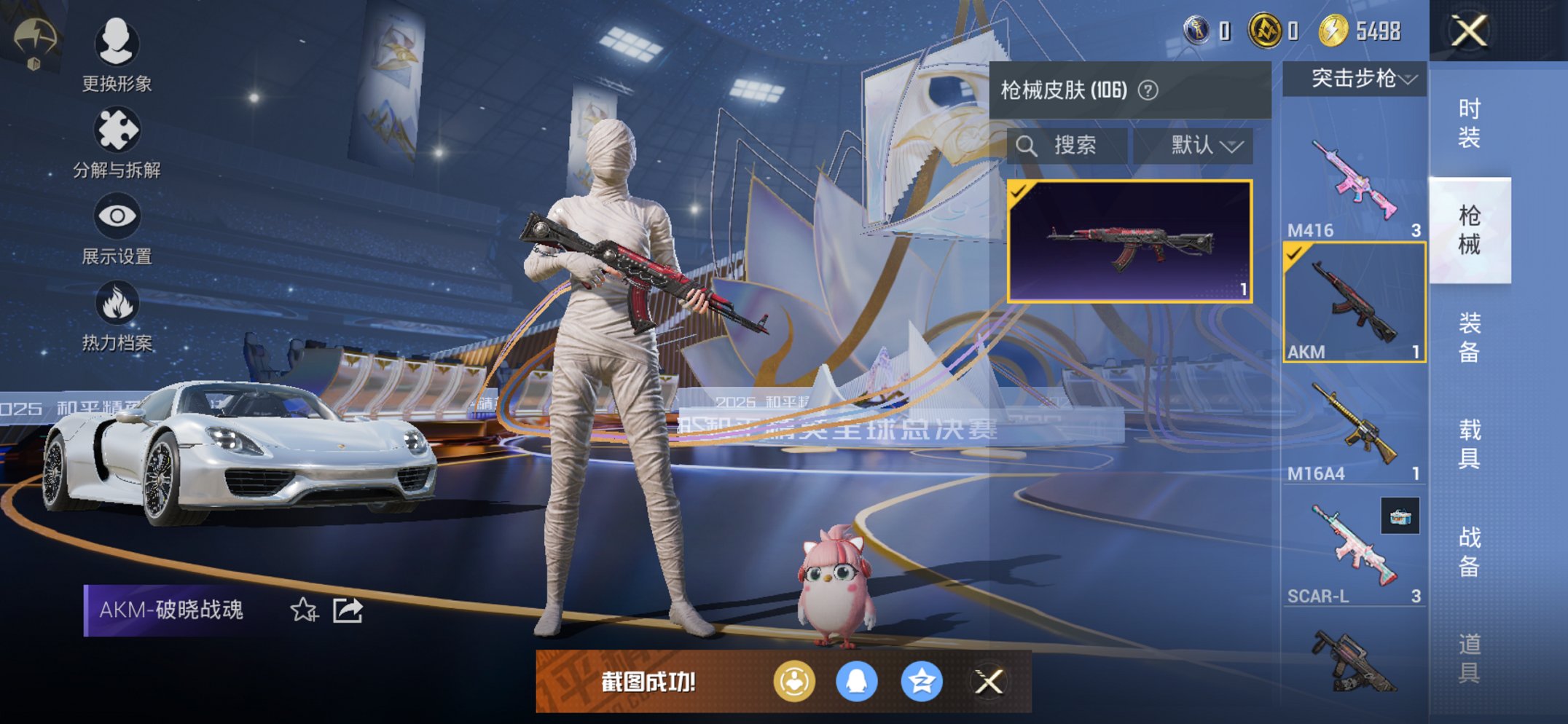Share the AKM-破晓战魂 skin
This screenshot has width=1568, height=724.
(348, 610)
